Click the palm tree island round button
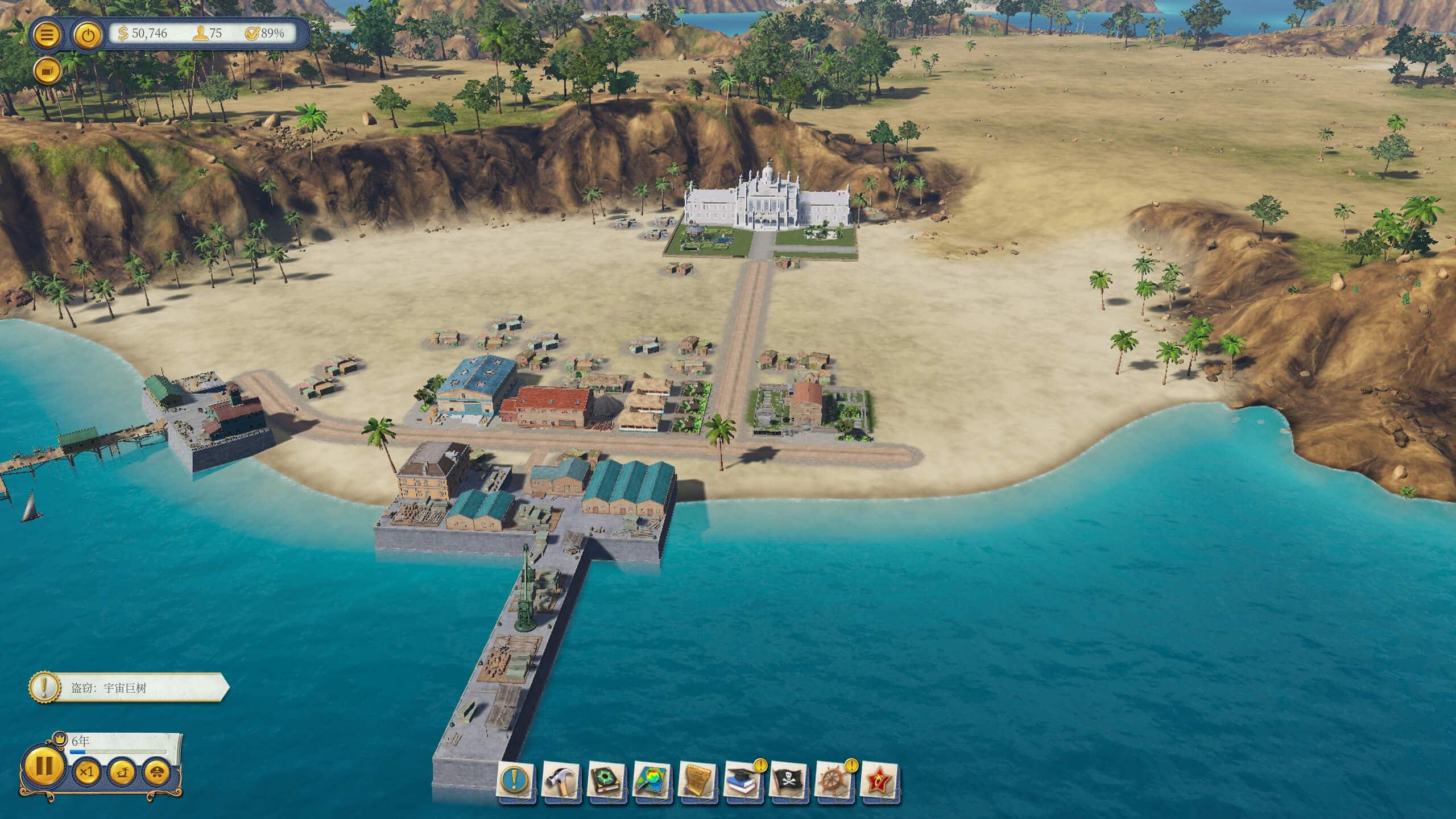 pyautogui.click(x=122, y=772)
